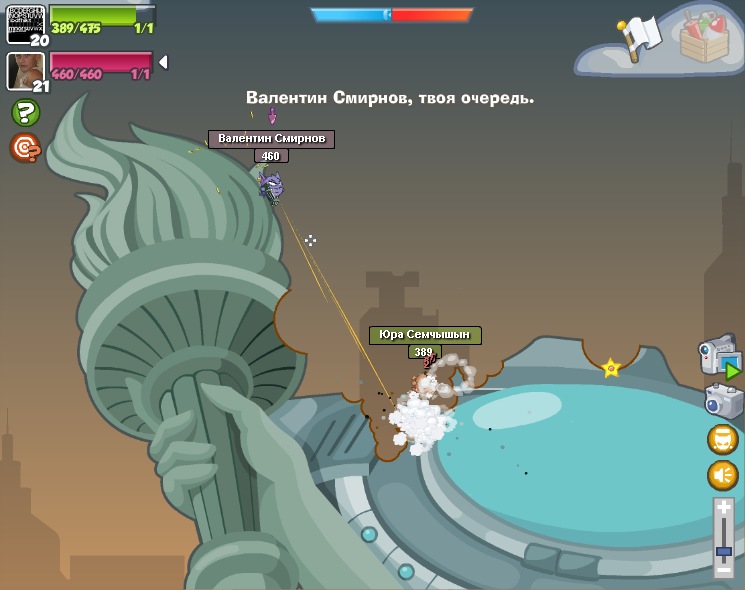Start recording with the video camera icon
Viewport: 745px width, 590px height.
coord(719,357)
